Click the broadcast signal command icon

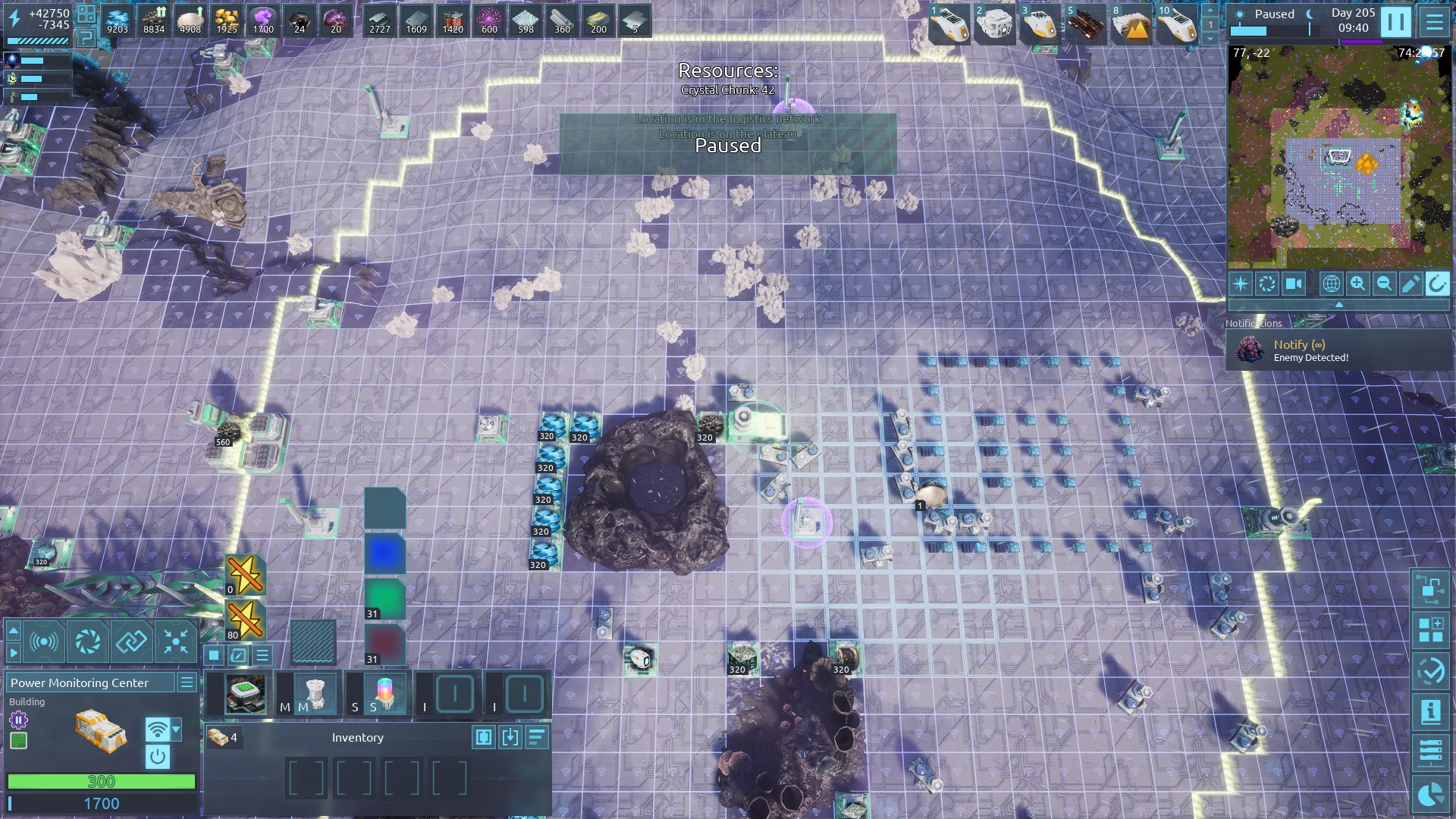[x=44, y=642]
